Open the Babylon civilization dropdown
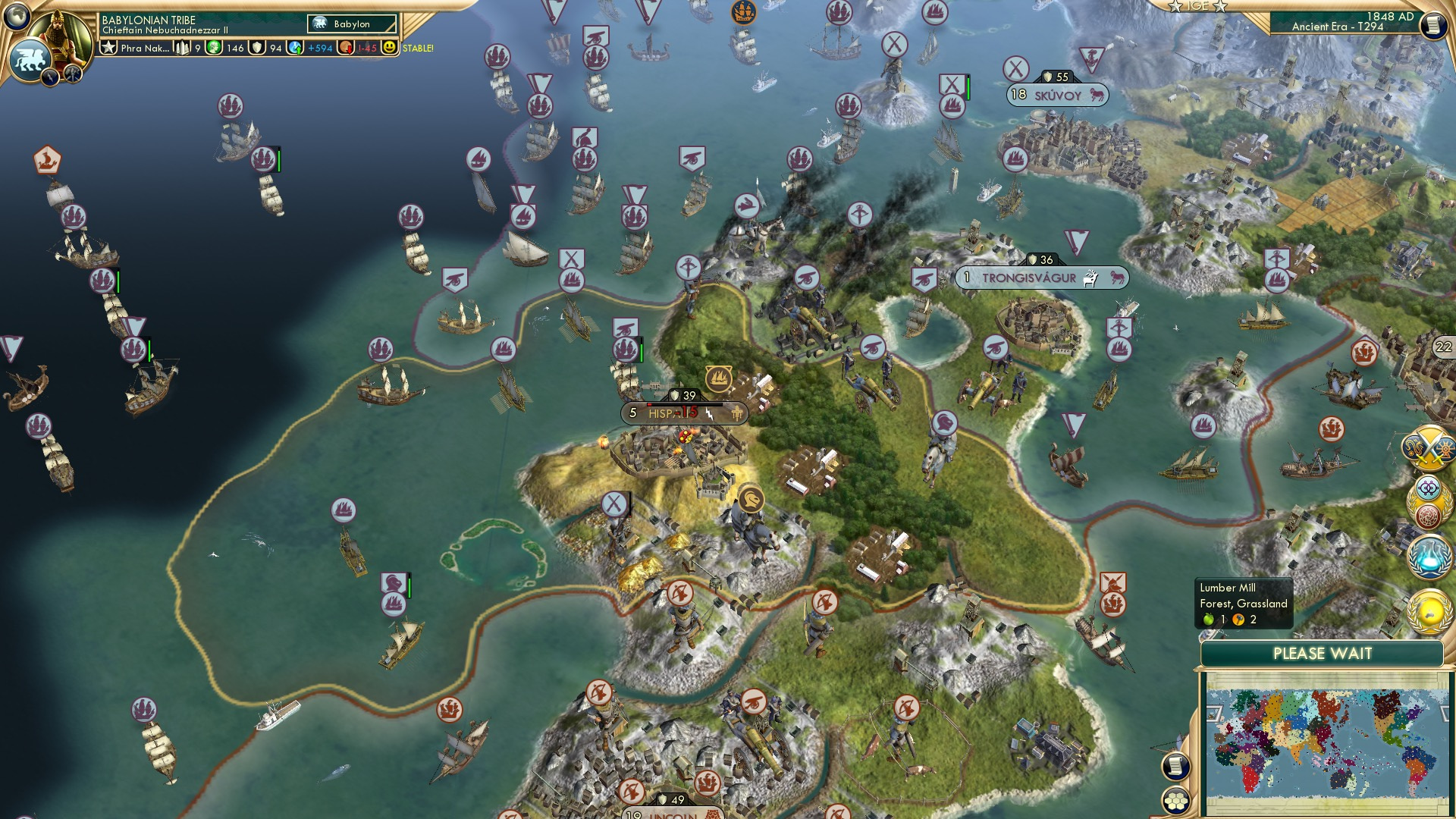This screenshot has height=819, width=1456. [x=350, y=24]
